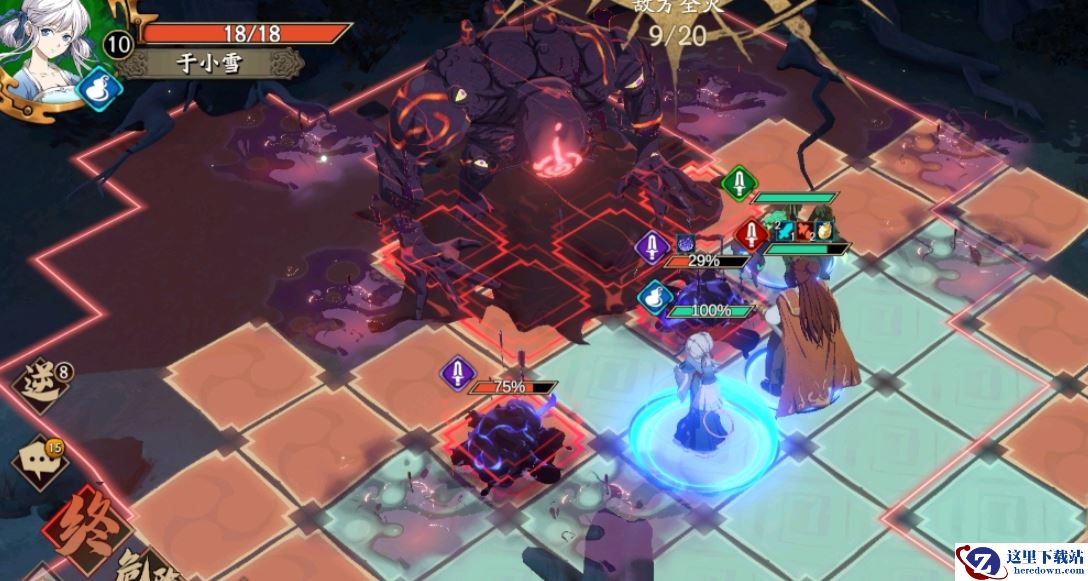
Task: Select the enemy unit at 75% health
Action: click(x=507, y=440)
